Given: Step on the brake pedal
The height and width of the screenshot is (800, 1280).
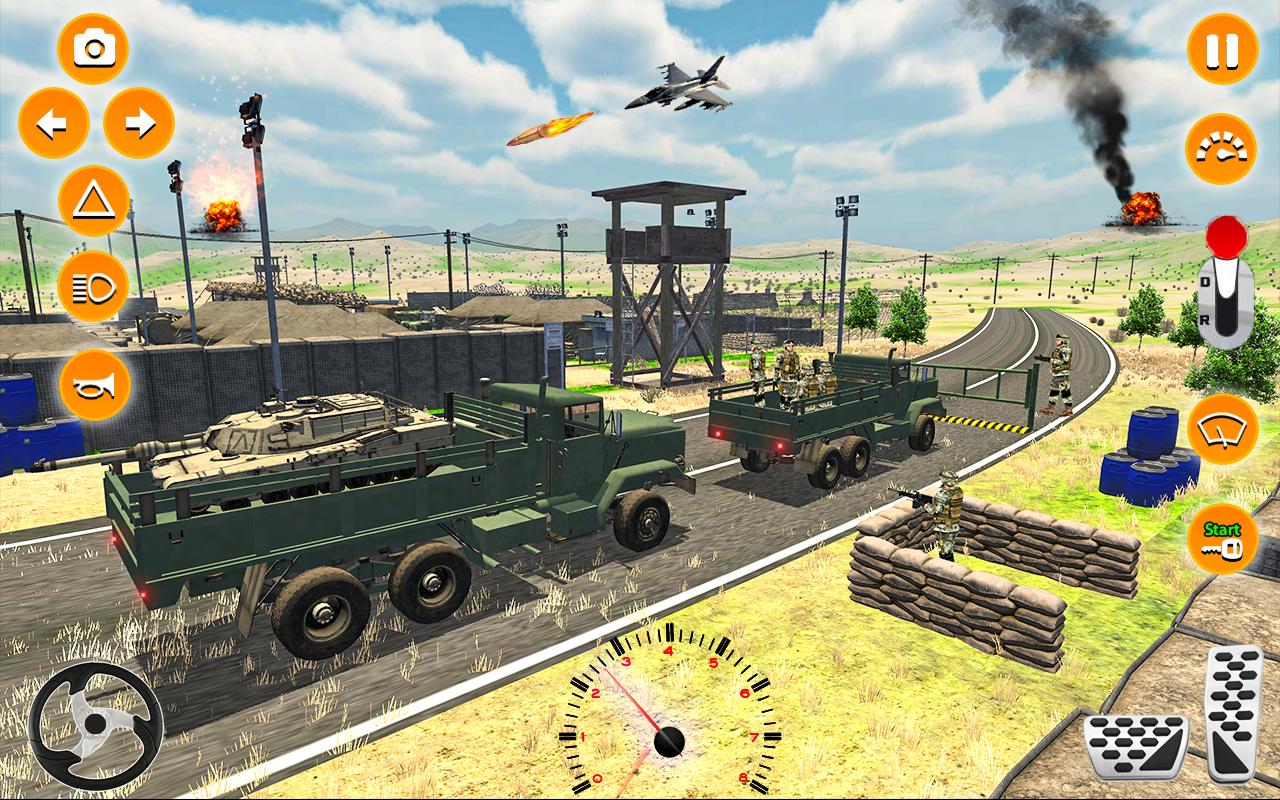Looking at the screenshot, I should coord(1137,747).
